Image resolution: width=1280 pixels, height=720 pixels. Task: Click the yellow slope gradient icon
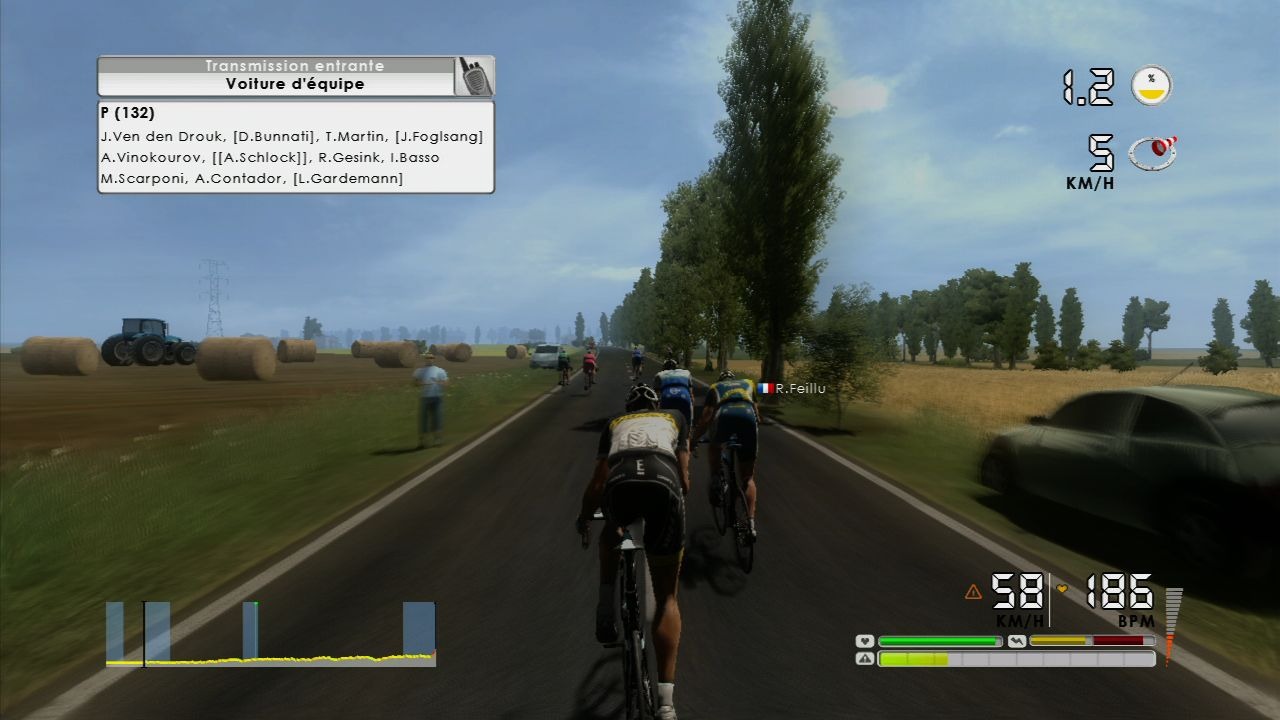pyautogui.click(x=1151, y=86)
